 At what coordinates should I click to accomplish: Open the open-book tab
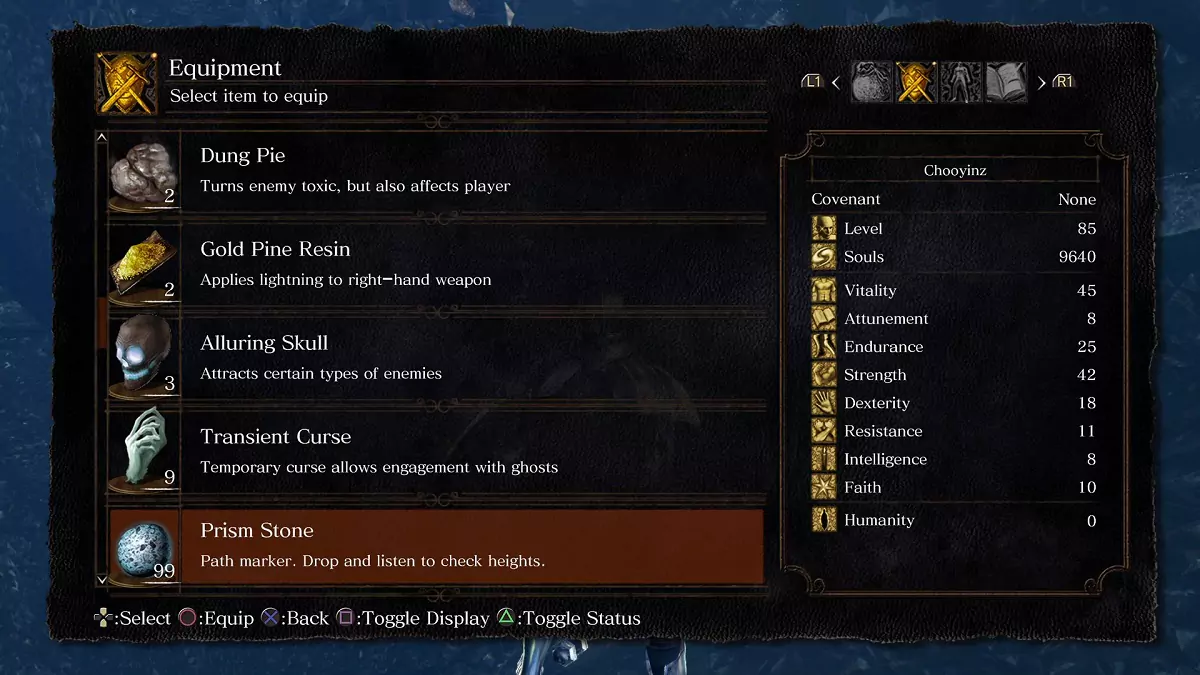click(x=1006, y=82)
